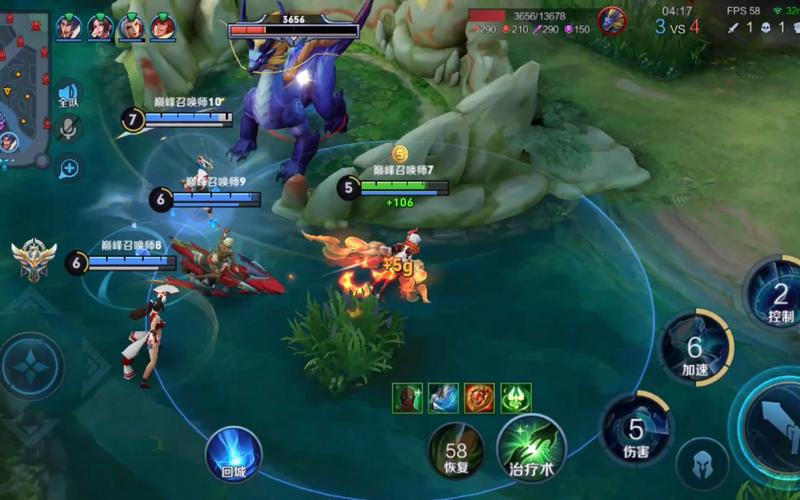Select the green trident buff icon
Image resolution: width=800 pixels, height=500 pixels.
(516, 398)
